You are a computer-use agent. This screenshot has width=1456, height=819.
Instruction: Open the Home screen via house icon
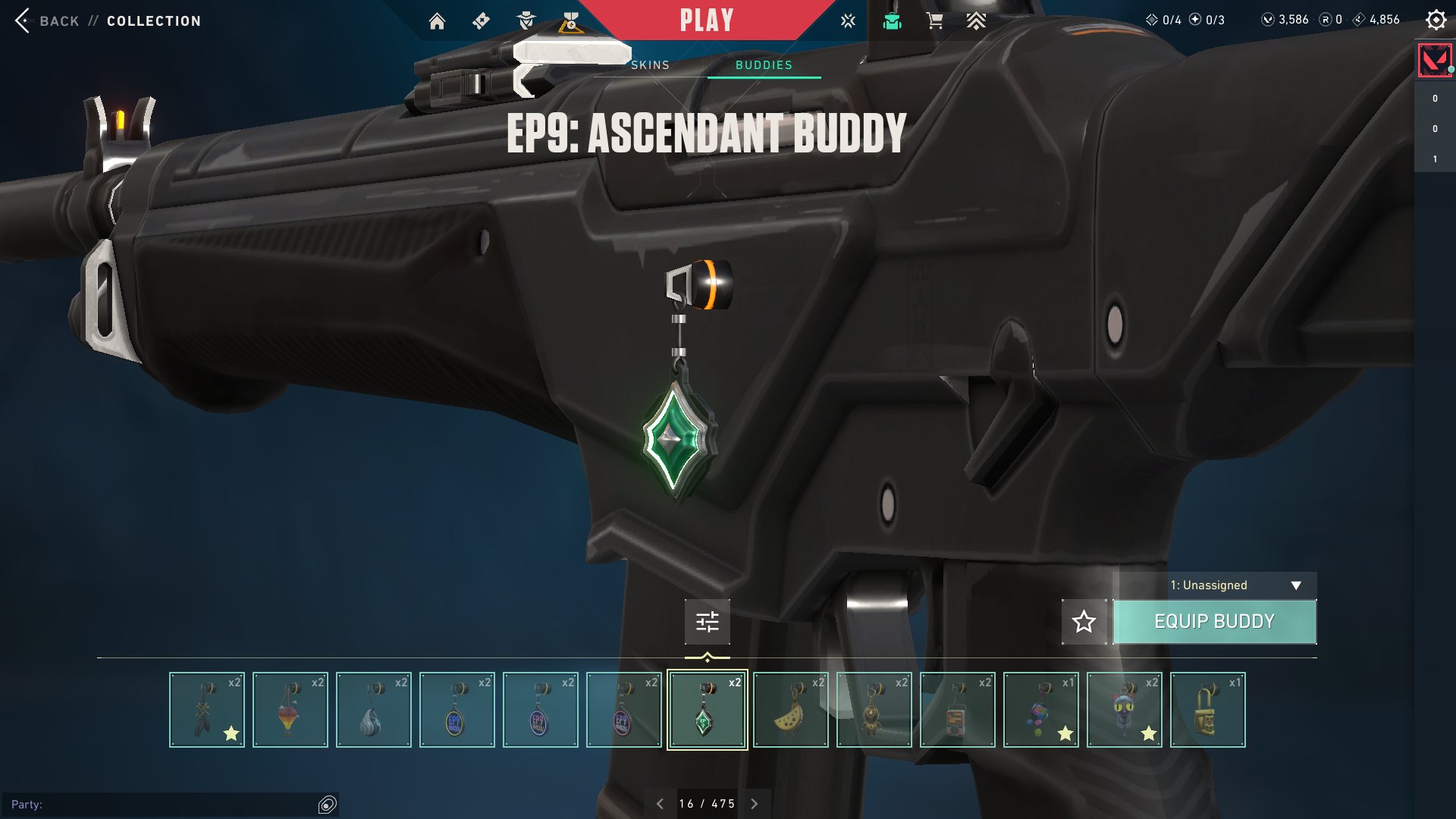click(x=437, y=21)
